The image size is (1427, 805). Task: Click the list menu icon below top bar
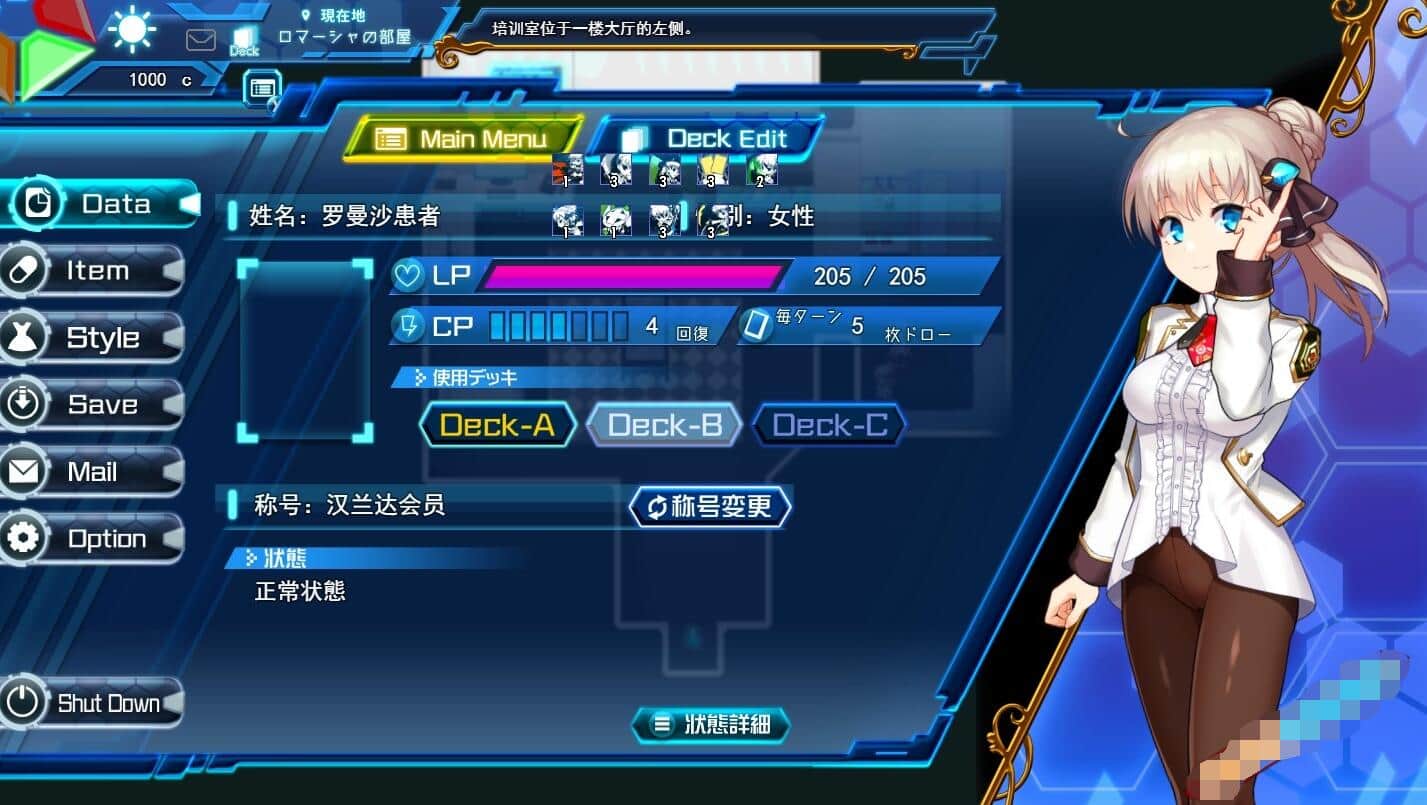tap(262, 88)
